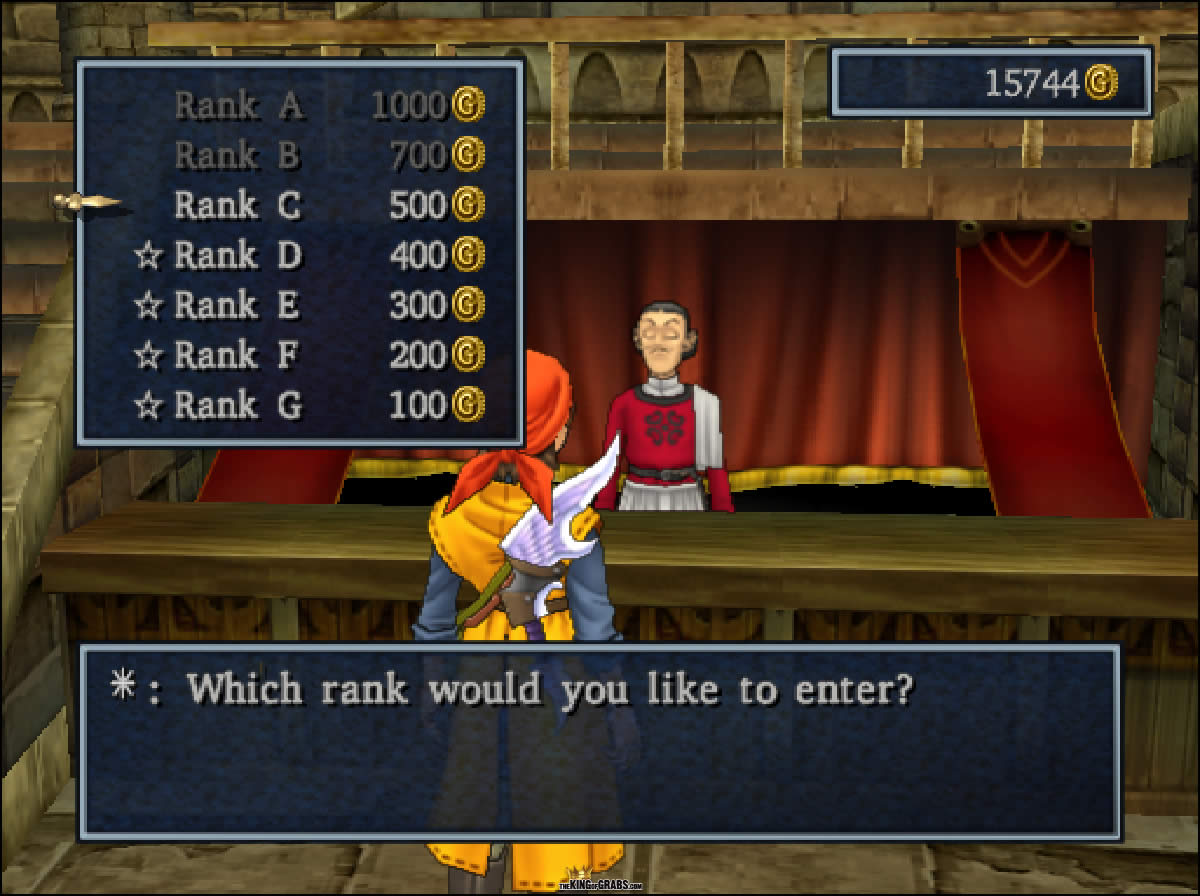The width and height of the screenshot is (1200, 896).
Task: Select Rank C for 500 gold
Action: 238,205
